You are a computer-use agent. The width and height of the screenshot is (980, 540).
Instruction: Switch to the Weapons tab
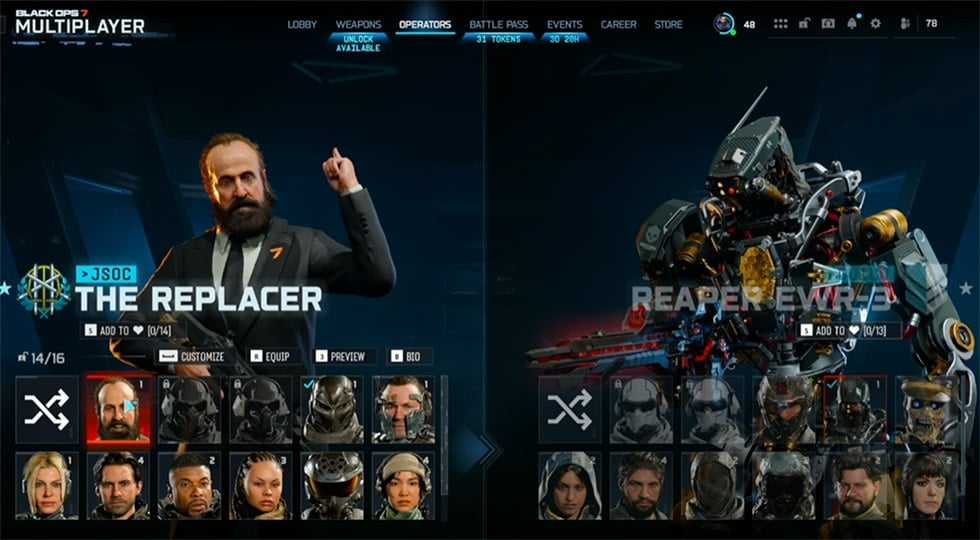[358, 24]
